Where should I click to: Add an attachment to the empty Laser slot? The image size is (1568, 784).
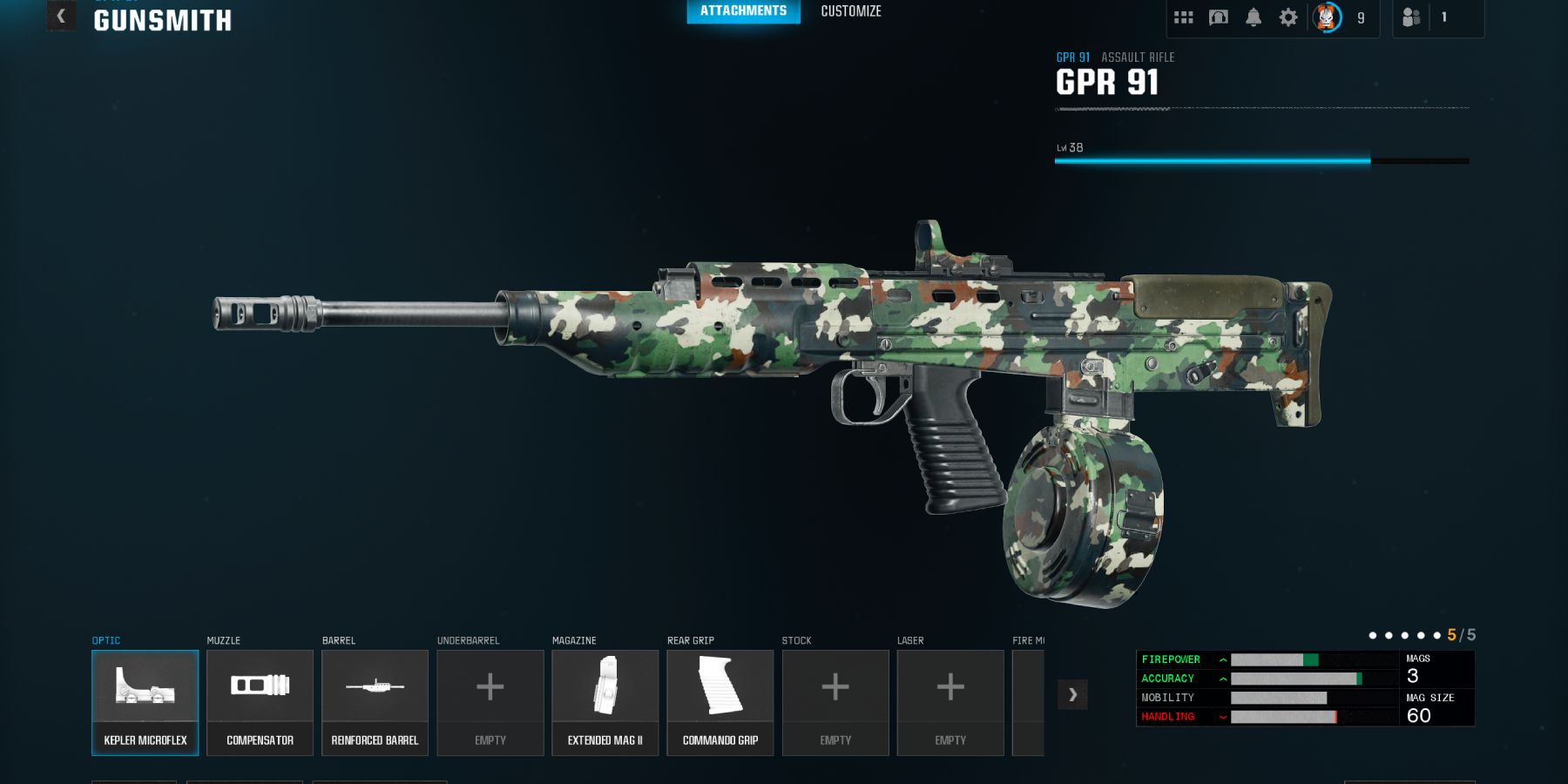pos(950,702)
